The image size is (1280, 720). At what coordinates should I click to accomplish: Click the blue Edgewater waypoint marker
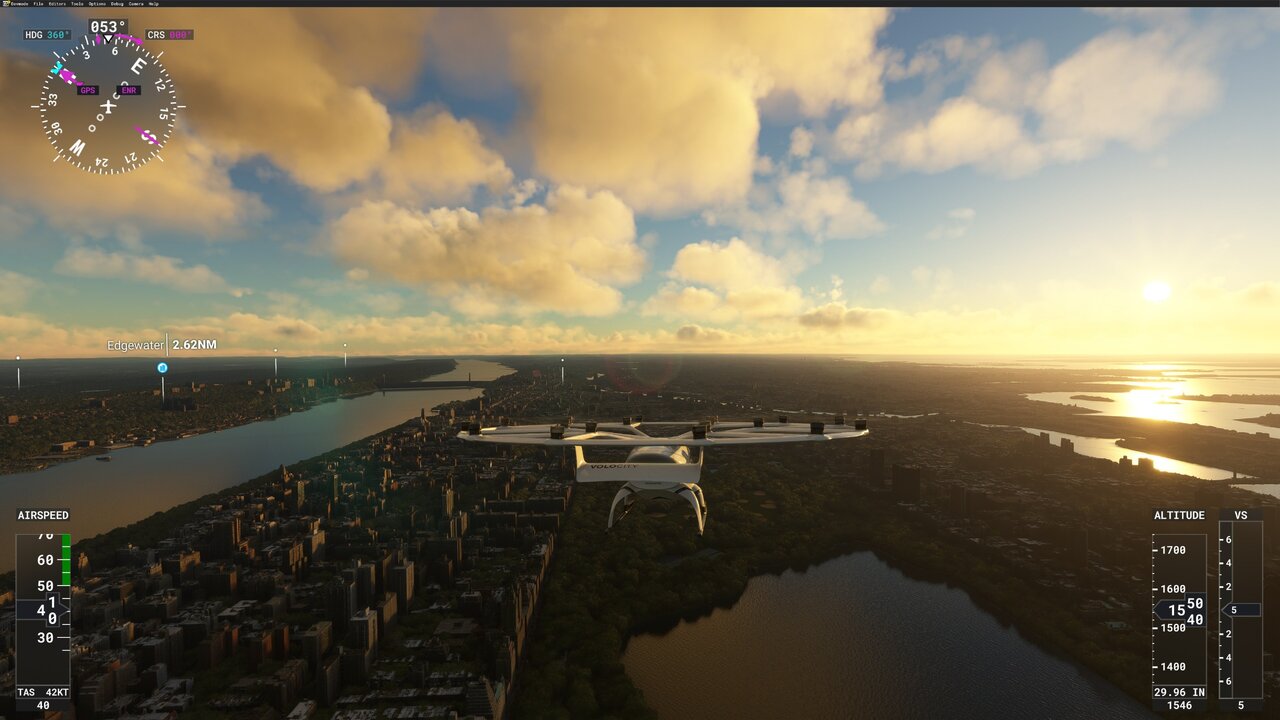point(161,367)
